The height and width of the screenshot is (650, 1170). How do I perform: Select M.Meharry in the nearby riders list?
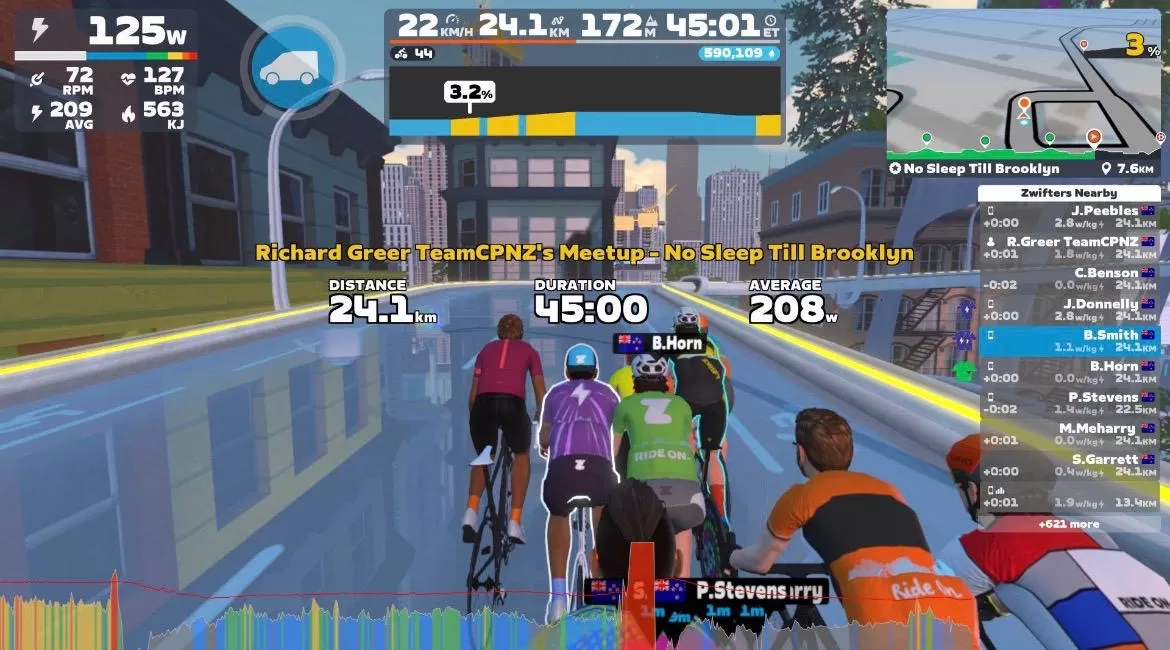pos(1068,433)
